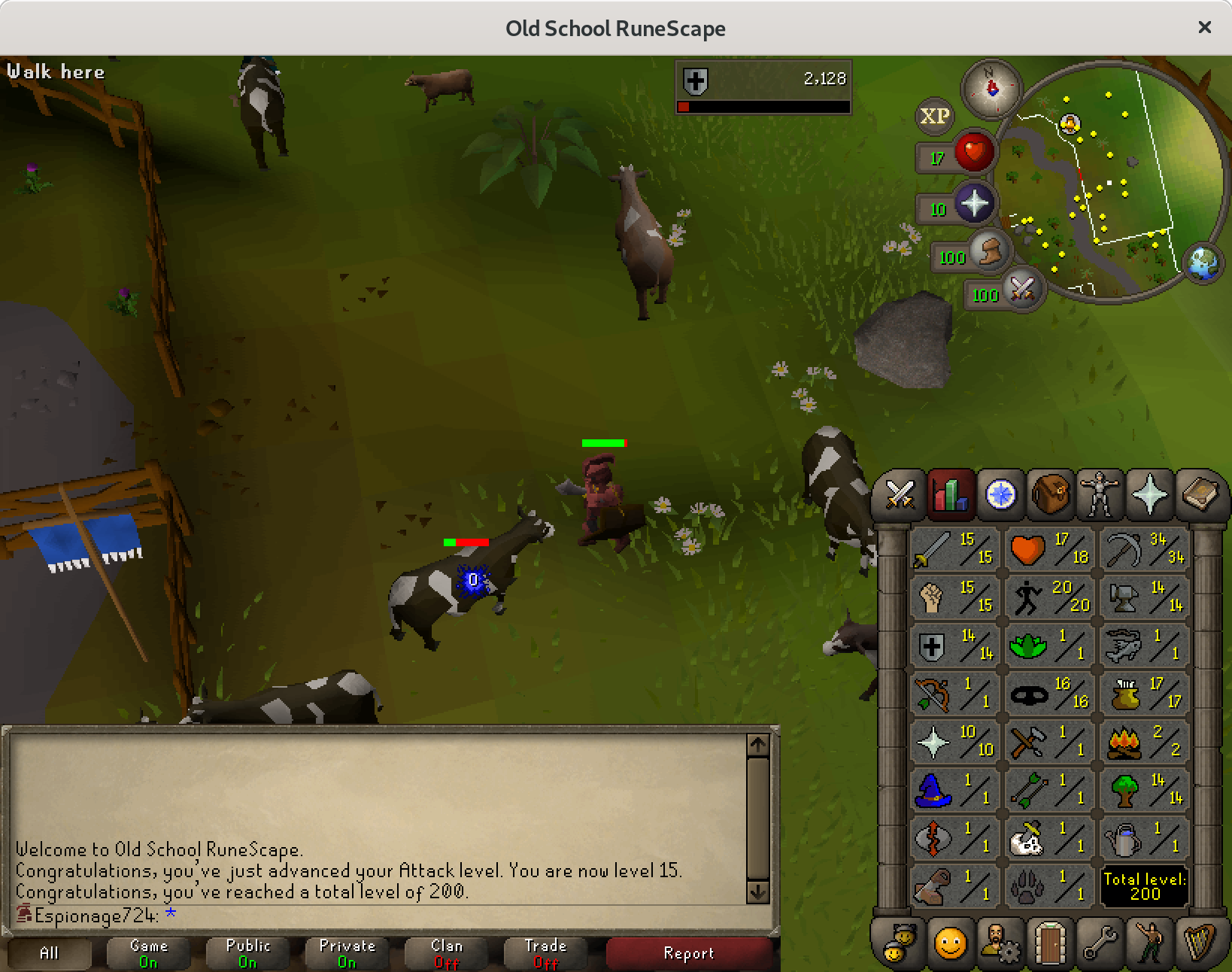Select the Attack skill in stats panel
The image size is (1232, 972).
(x=954, y=548)
